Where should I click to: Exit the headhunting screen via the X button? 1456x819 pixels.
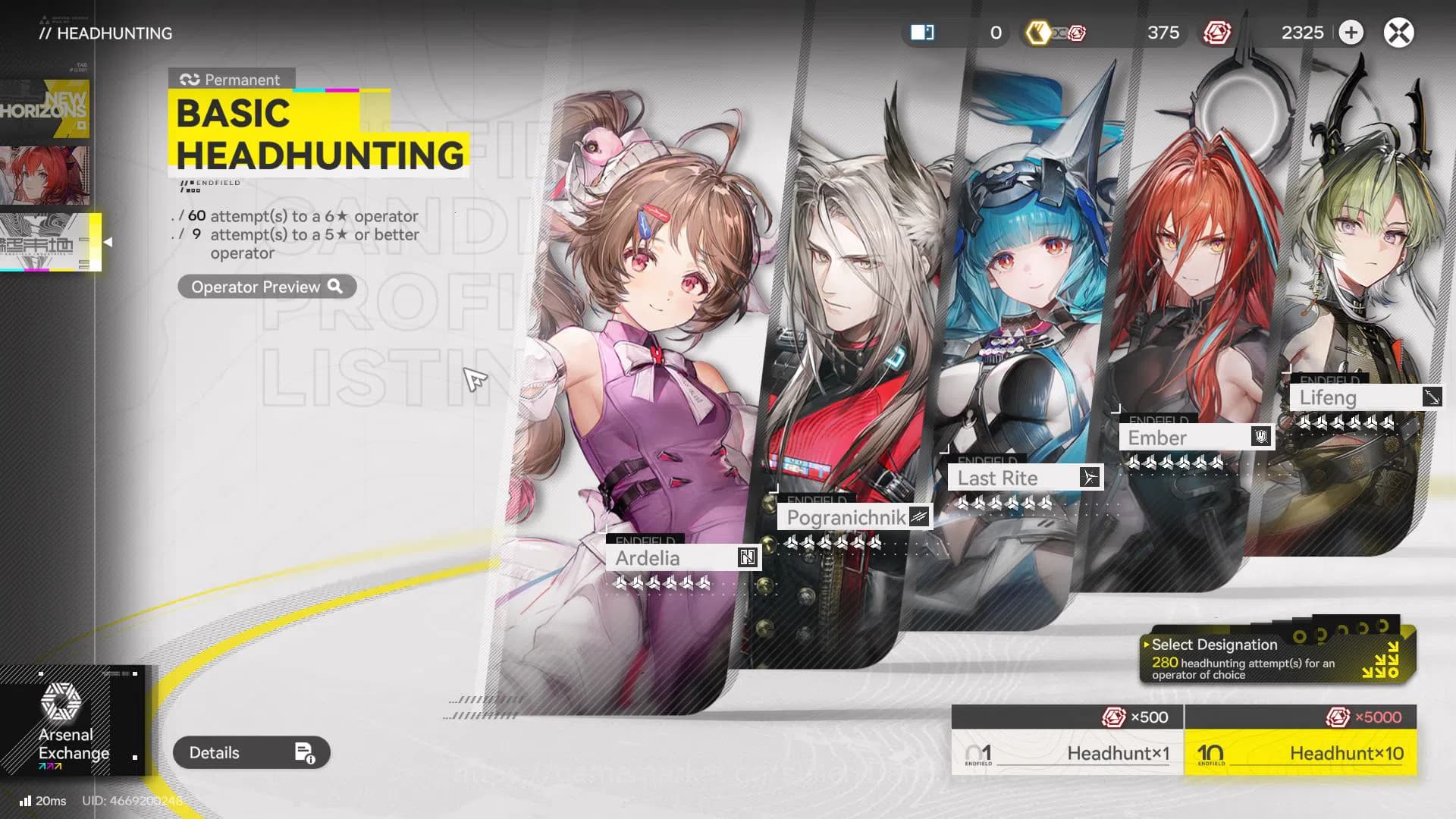[1399, 33]
